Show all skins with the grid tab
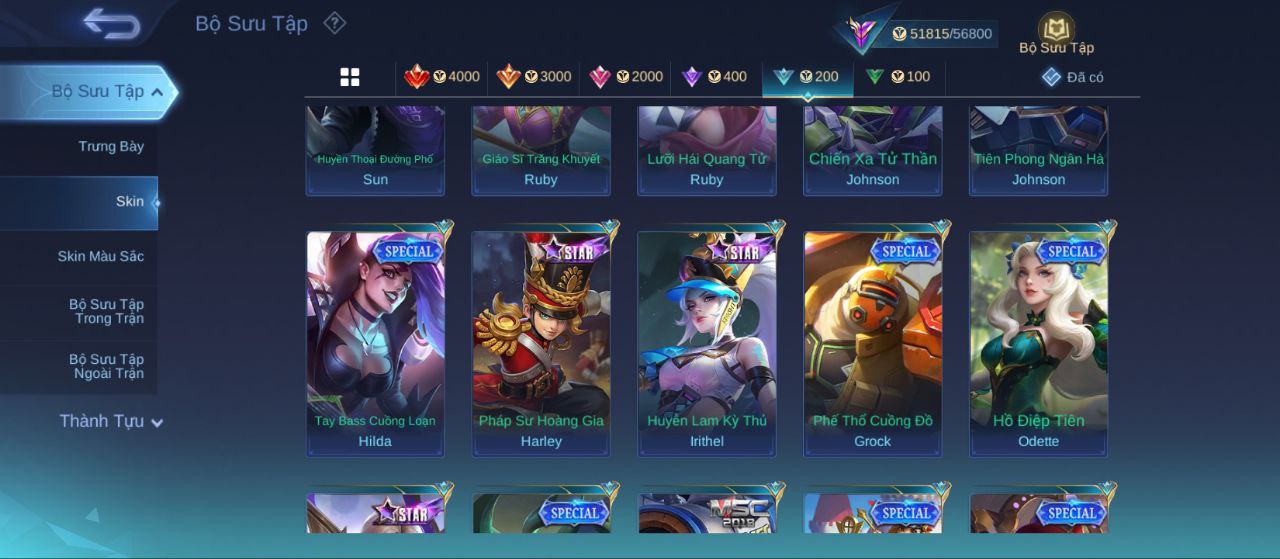 pos(350,77)
